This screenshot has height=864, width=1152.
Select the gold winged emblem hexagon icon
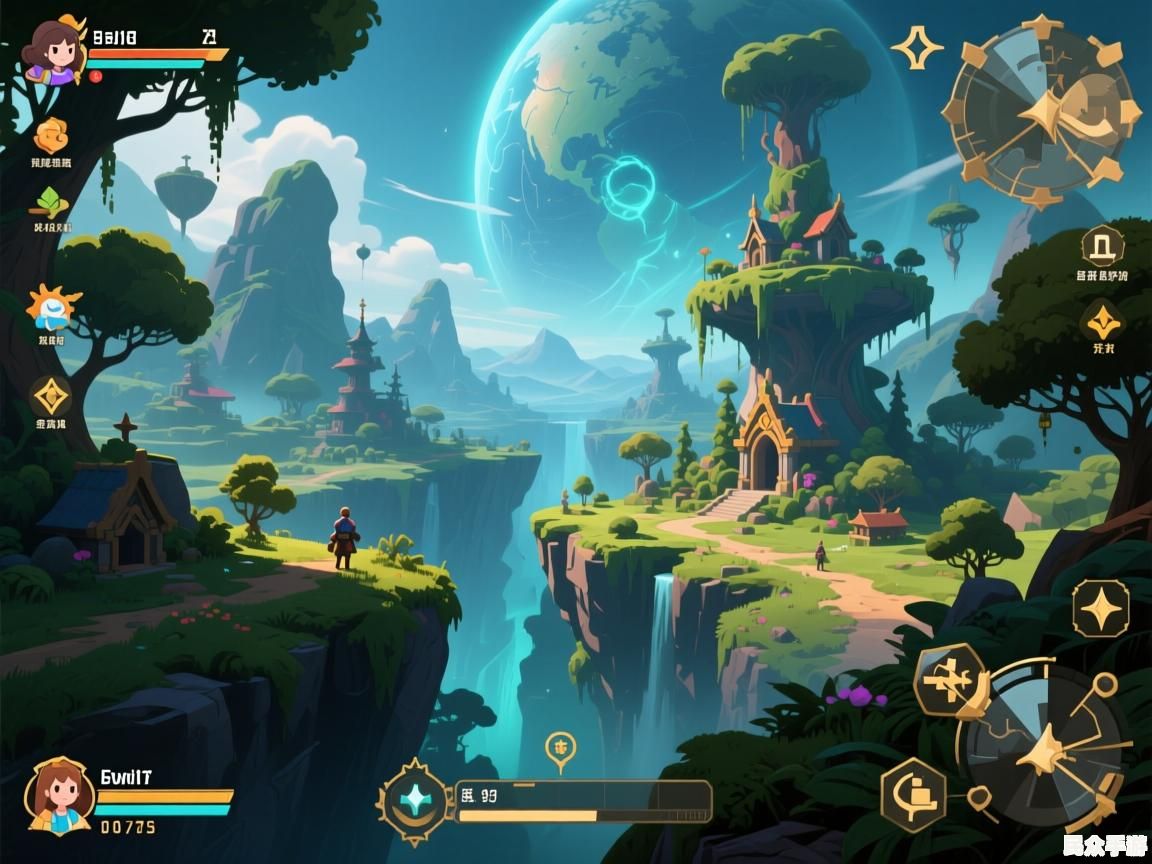1102,322
